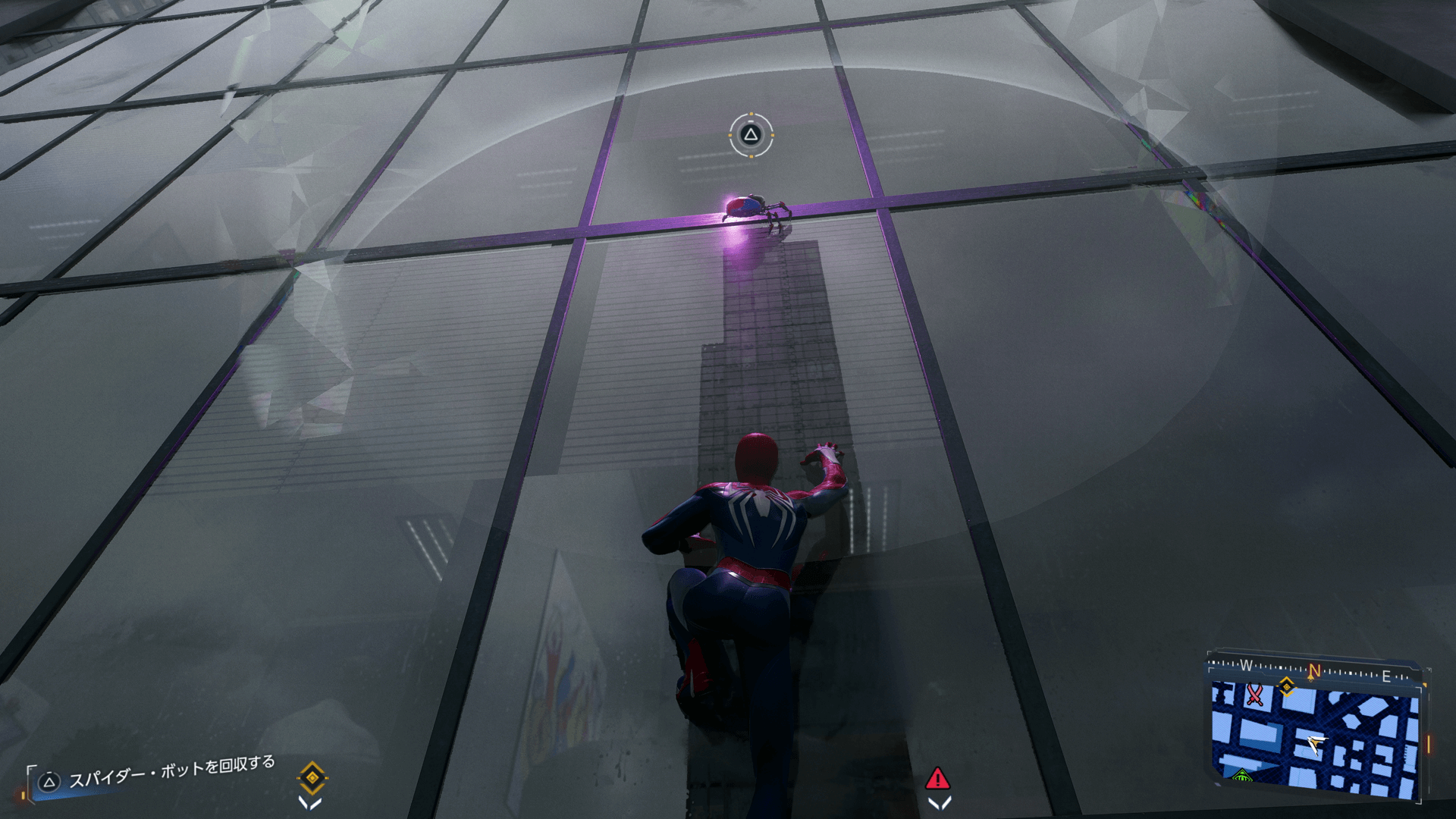Select the red warning triangle waypoint indicator
This screenshot has height=819, width=1456.
(x=937, y=779)
